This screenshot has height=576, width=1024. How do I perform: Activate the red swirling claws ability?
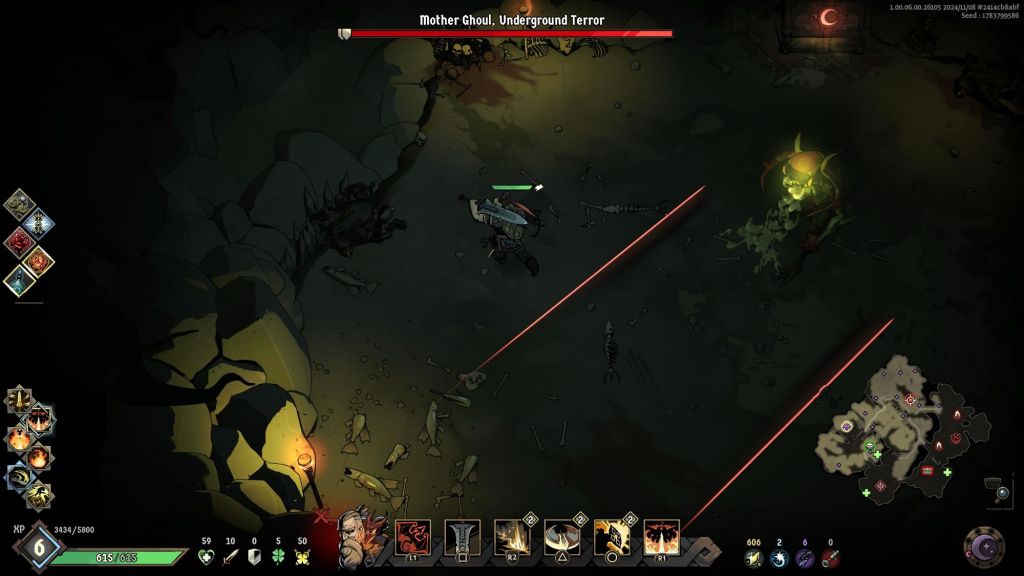(x=413, y=537)
